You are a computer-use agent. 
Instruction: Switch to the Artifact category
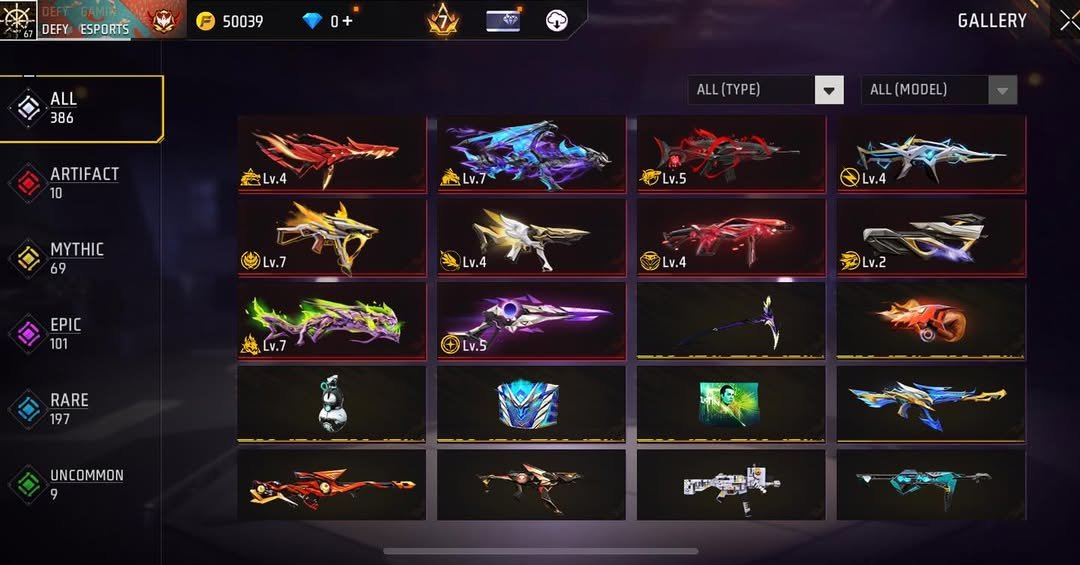pyautogui.click(x=82, y=182)
